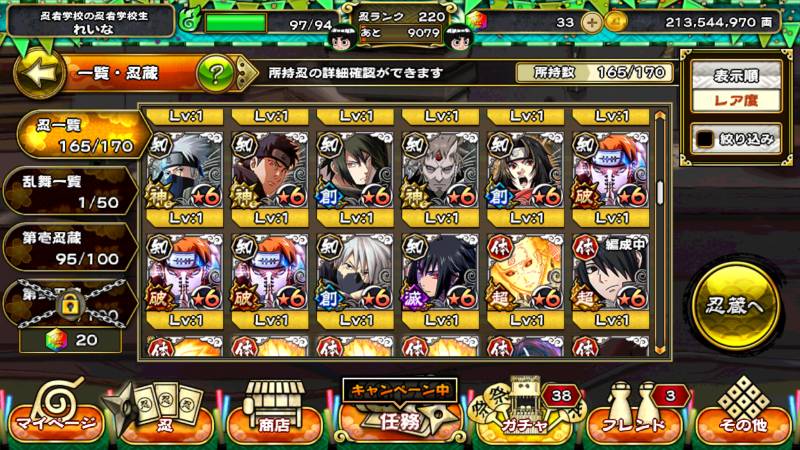The width and height of the screenshot is (800, 450).
Task: Open the 第壱忍蔵 storage tab
Action: pyautogui.click(x=68, y=247)
